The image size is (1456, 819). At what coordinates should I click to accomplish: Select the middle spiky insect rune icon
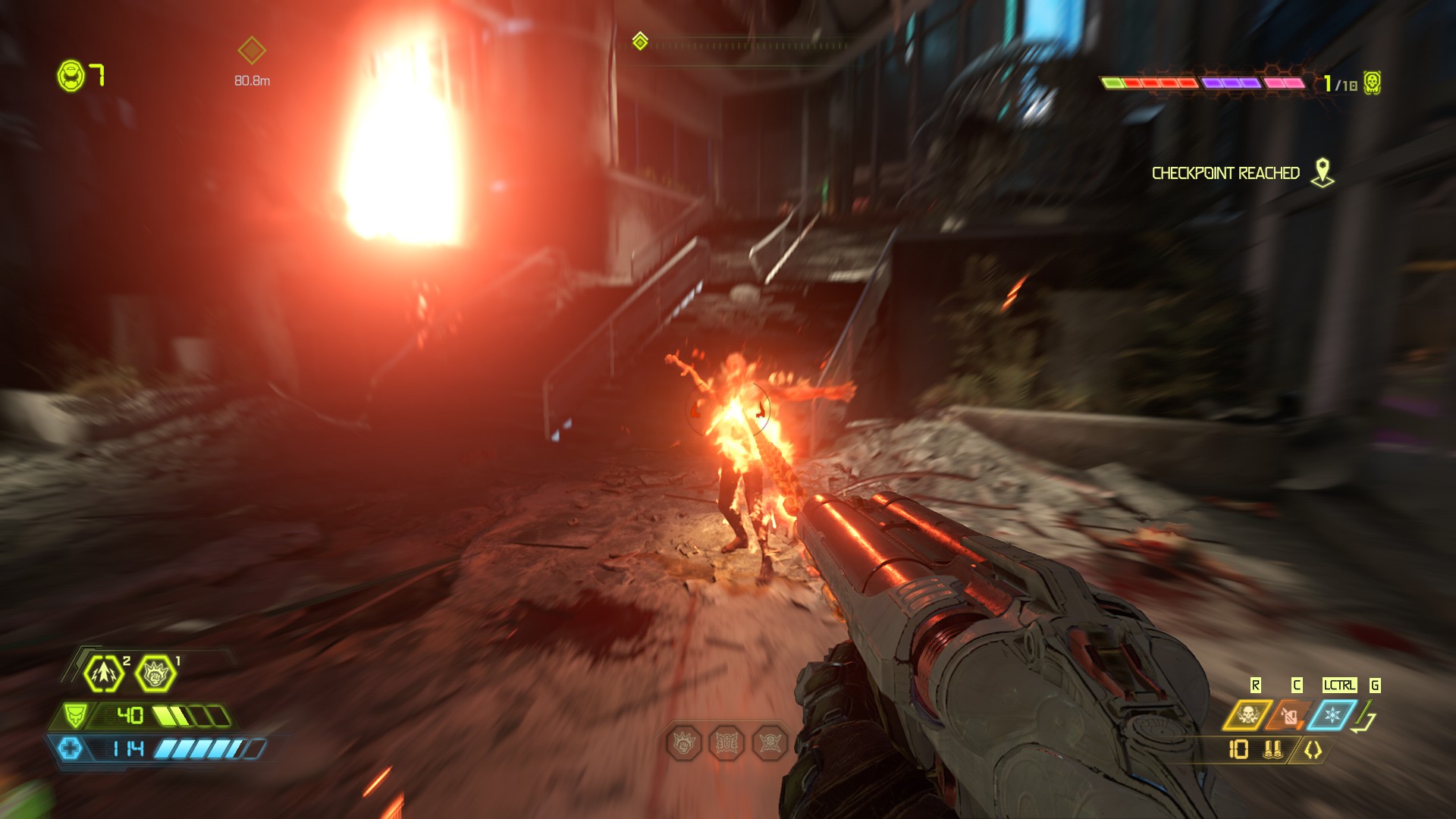click(726, 743)
